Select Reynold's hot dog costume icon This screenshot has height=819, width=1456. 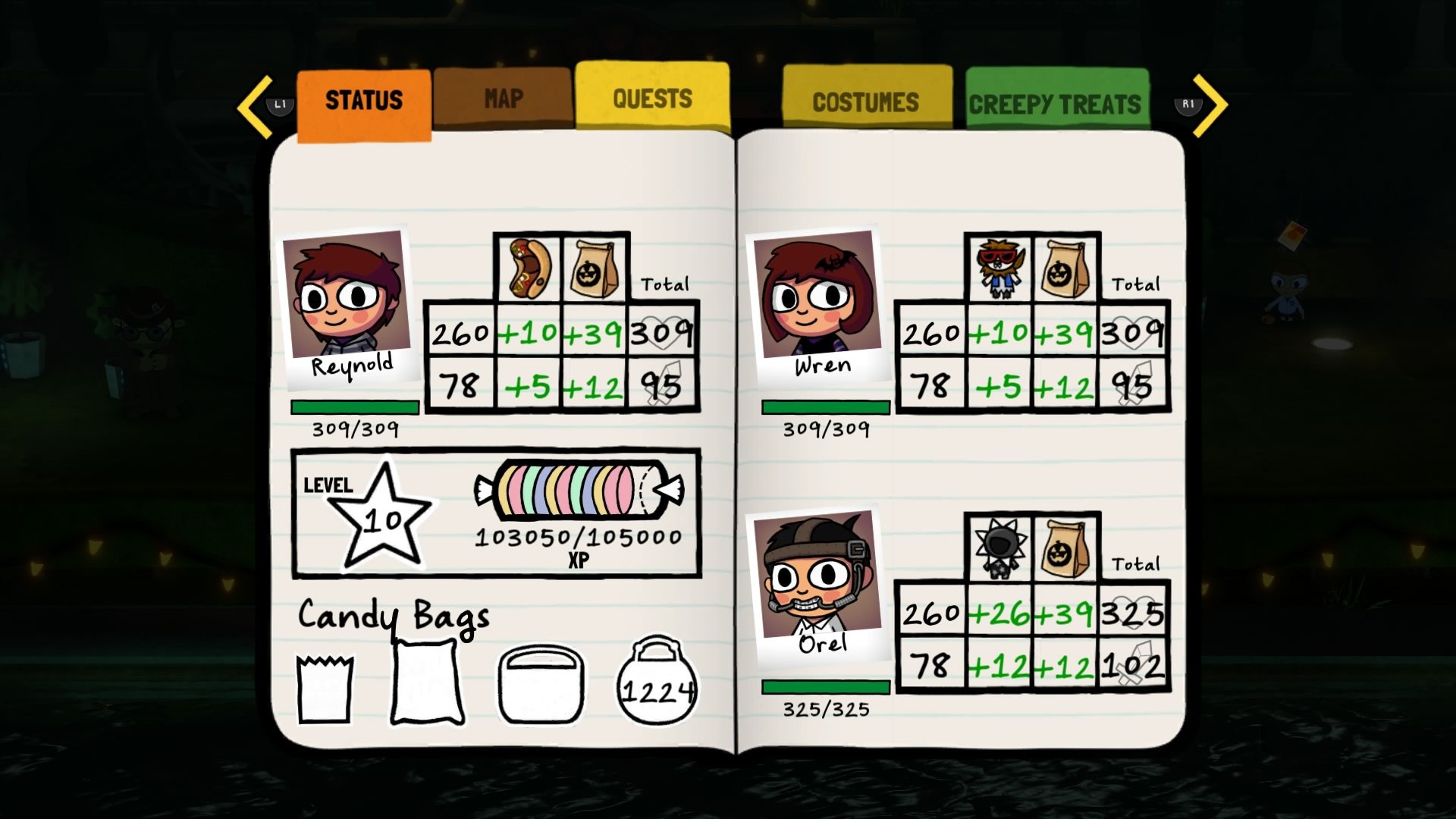(x=526, y=266)
